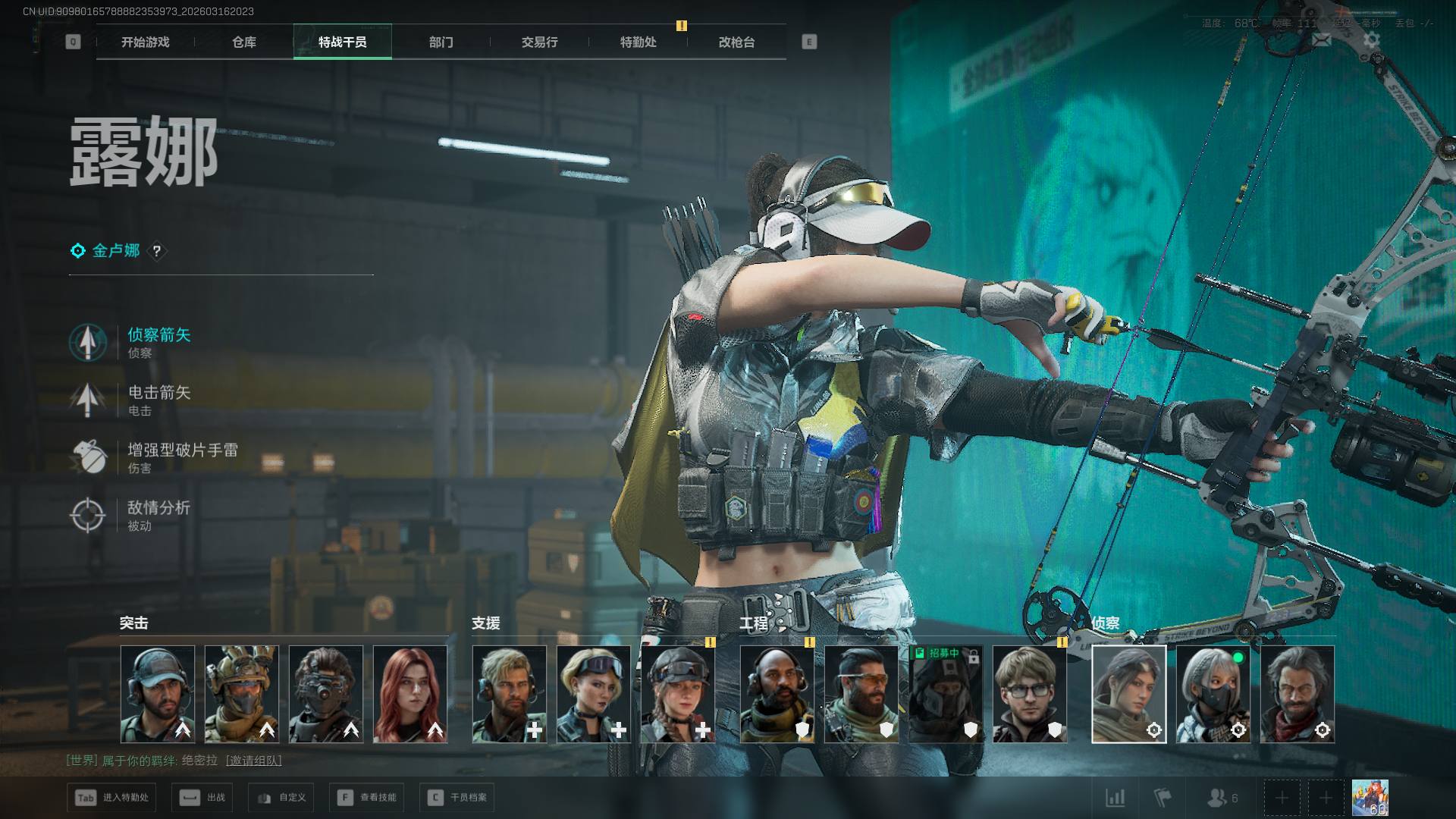Click the question mark next to 金卢娜

pos(157,251)
